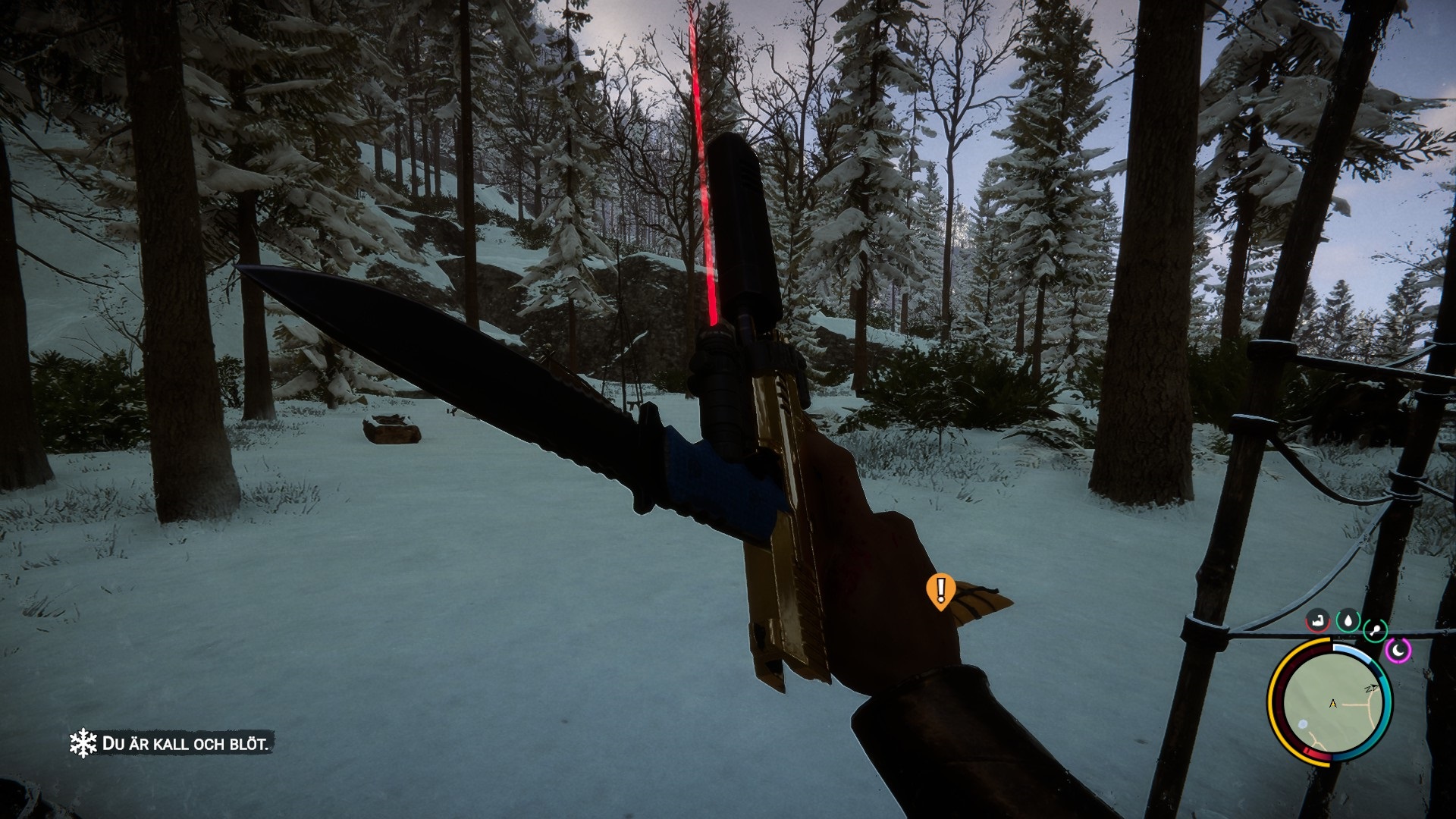Select the pale blue dot on minimap
This screenshot has width=1456, height=819.
[1303, 724]
